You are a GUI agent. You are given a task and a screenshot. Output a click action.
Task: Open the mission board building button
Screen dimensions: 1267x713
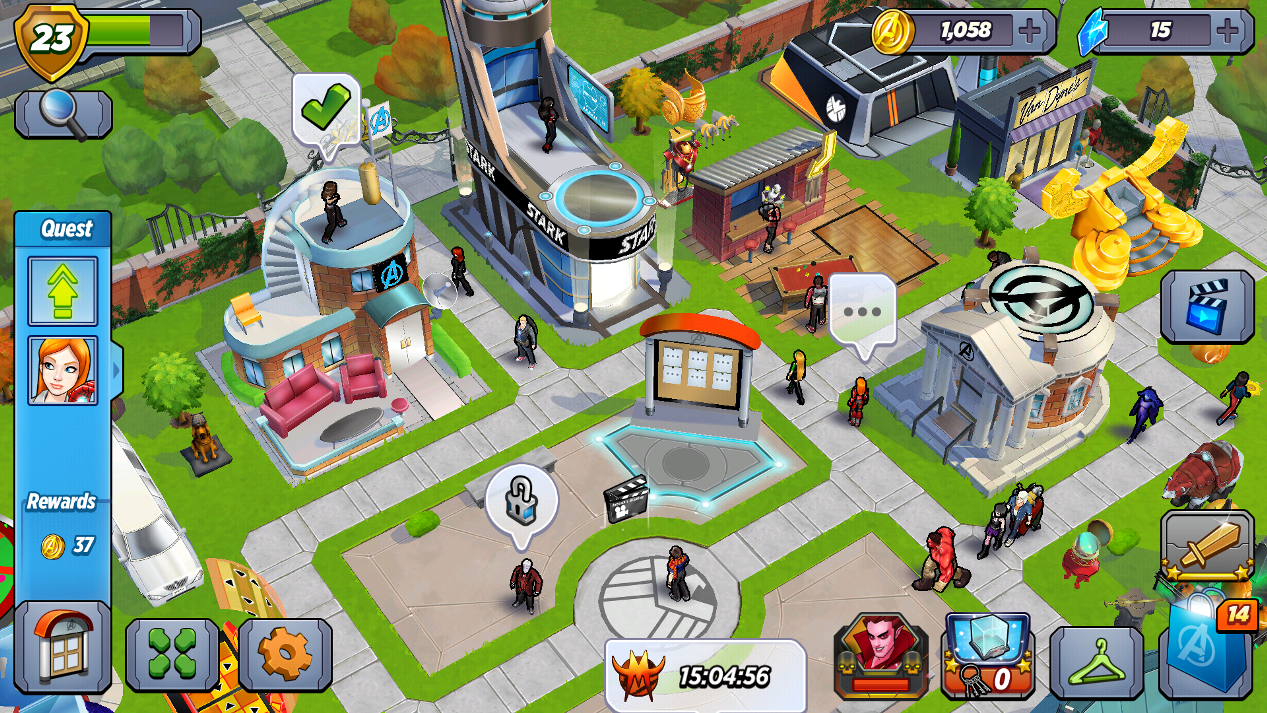(x=62, y=647)
